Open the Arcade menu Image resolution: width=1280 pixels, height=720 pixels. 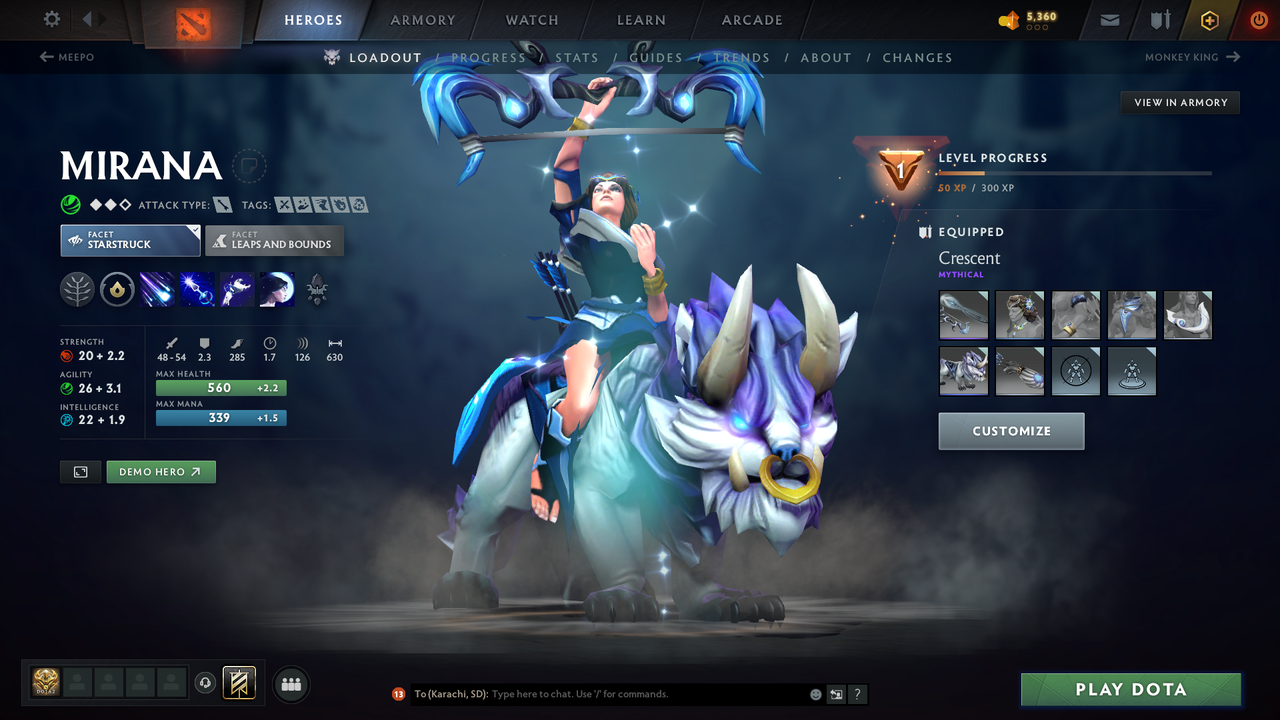(751, 19)
